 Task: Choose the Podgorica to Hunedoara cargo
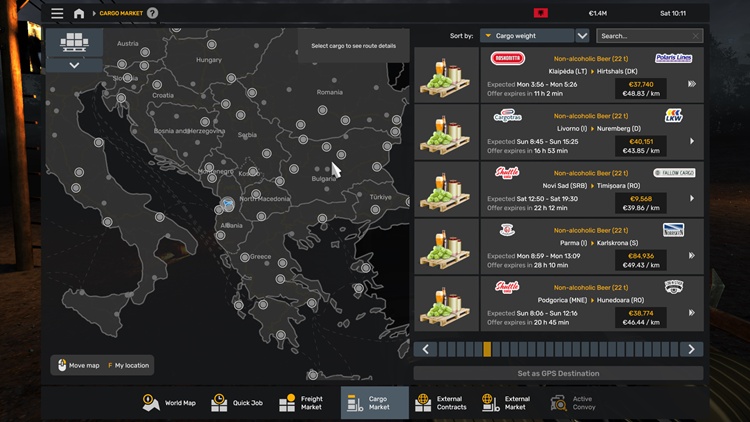pyautogui.click(x=558, y=303)
